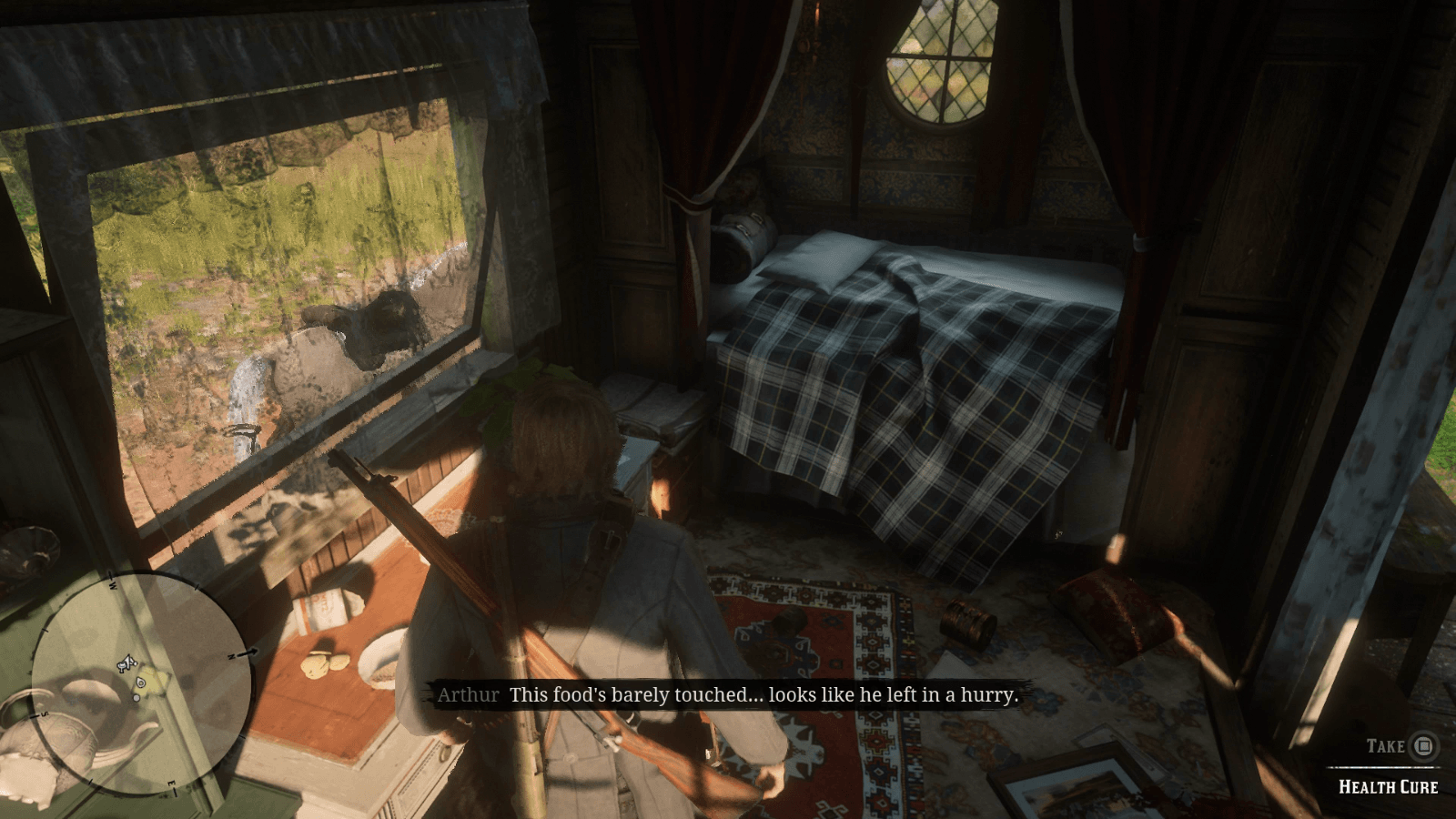
Task: Click the West marker on the compass ring
Action: coord(113,584)
